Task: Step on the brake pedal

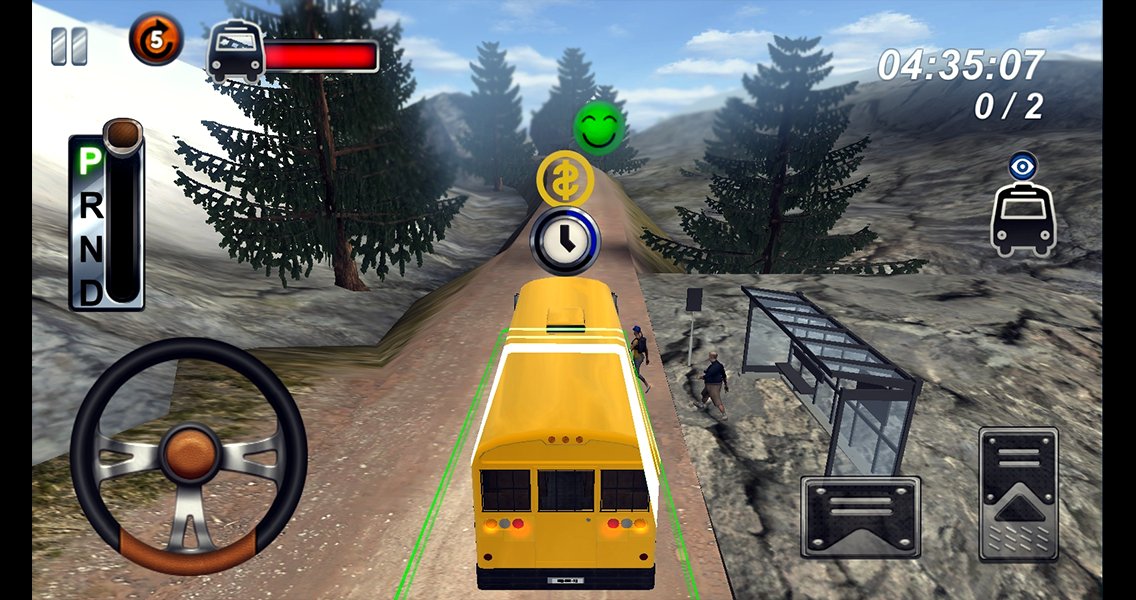Action: 860,516
